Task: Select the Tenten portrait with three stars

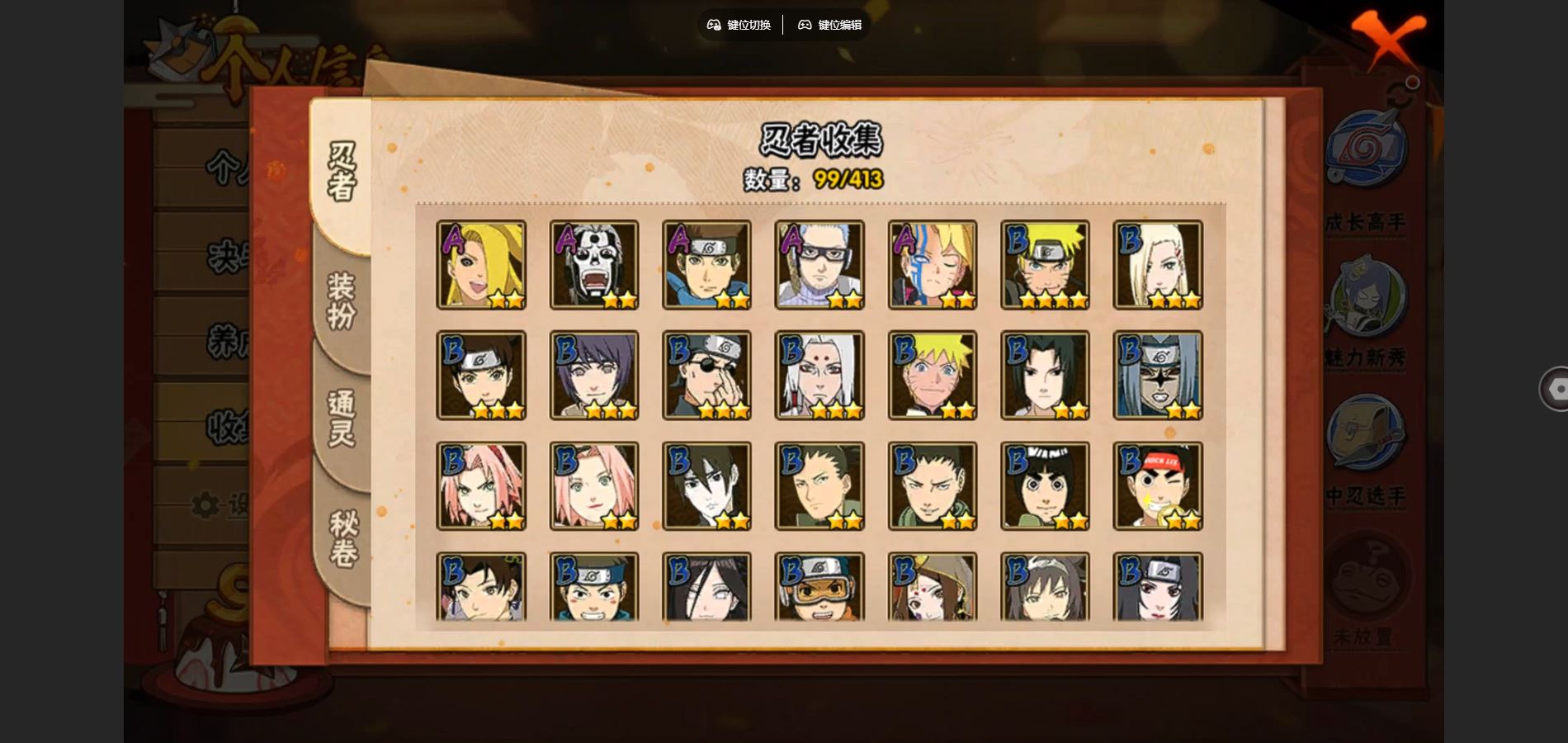Action: (481, 376)
